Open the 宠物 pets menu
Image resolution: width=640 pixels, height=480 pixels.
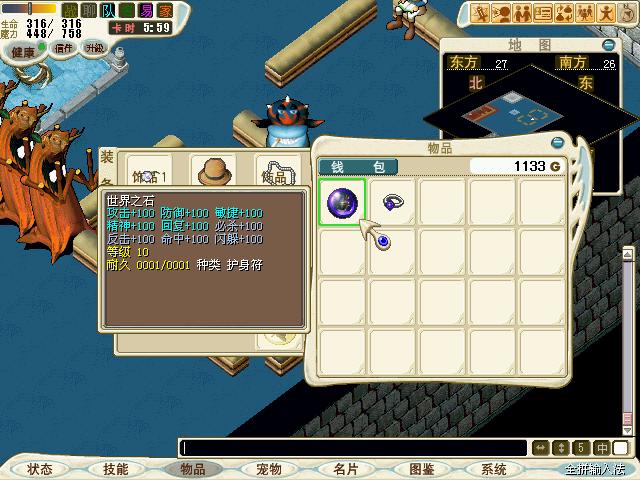click(268, 469)
